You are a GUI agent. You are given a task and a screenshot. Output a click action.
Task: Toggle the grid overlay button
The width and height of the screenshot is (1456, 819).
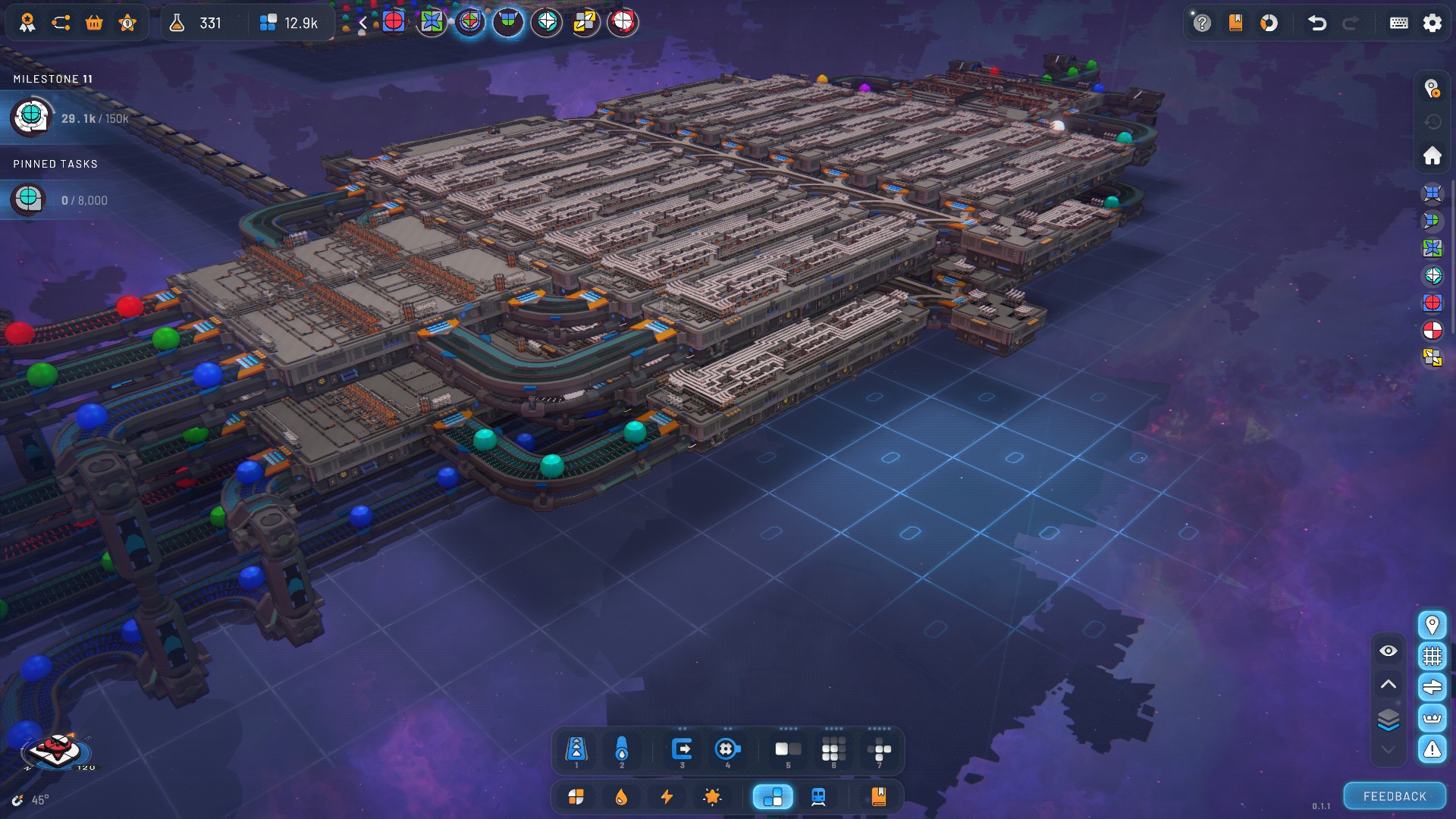(1432, 656)
